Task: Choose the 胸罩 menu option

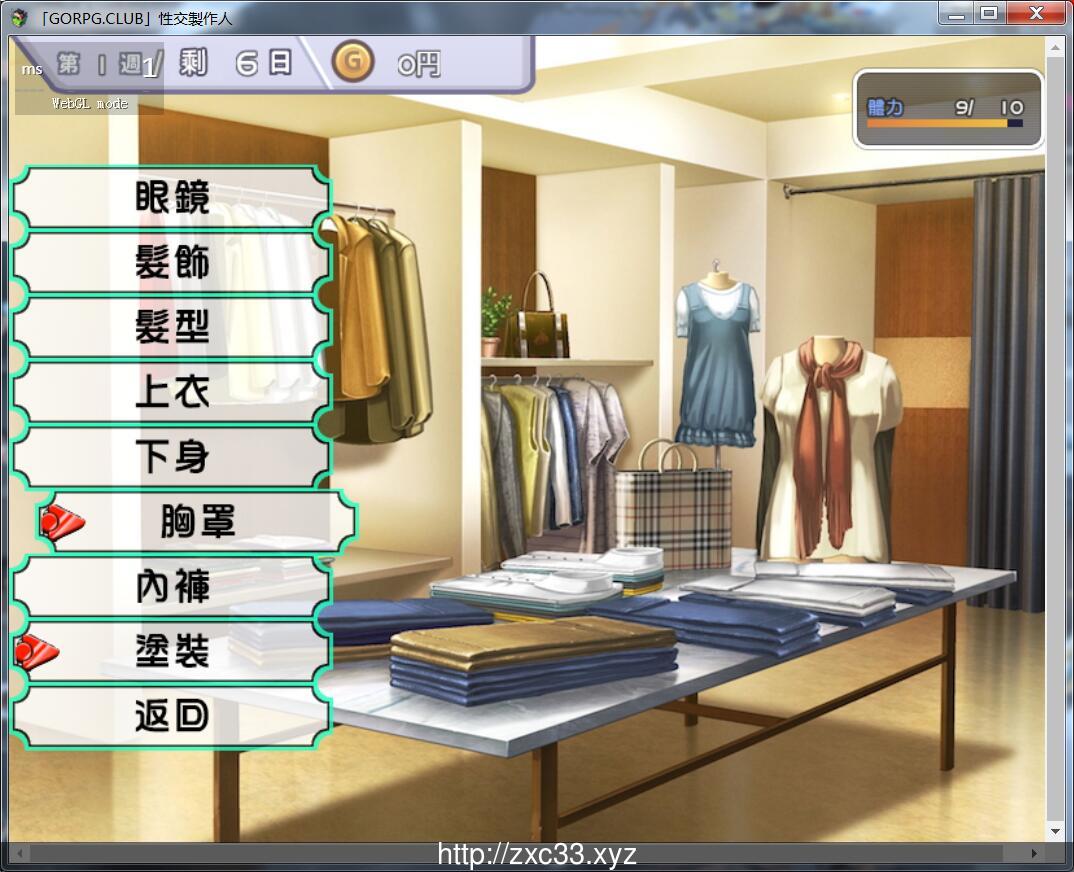Action: (x=197, y=522)
